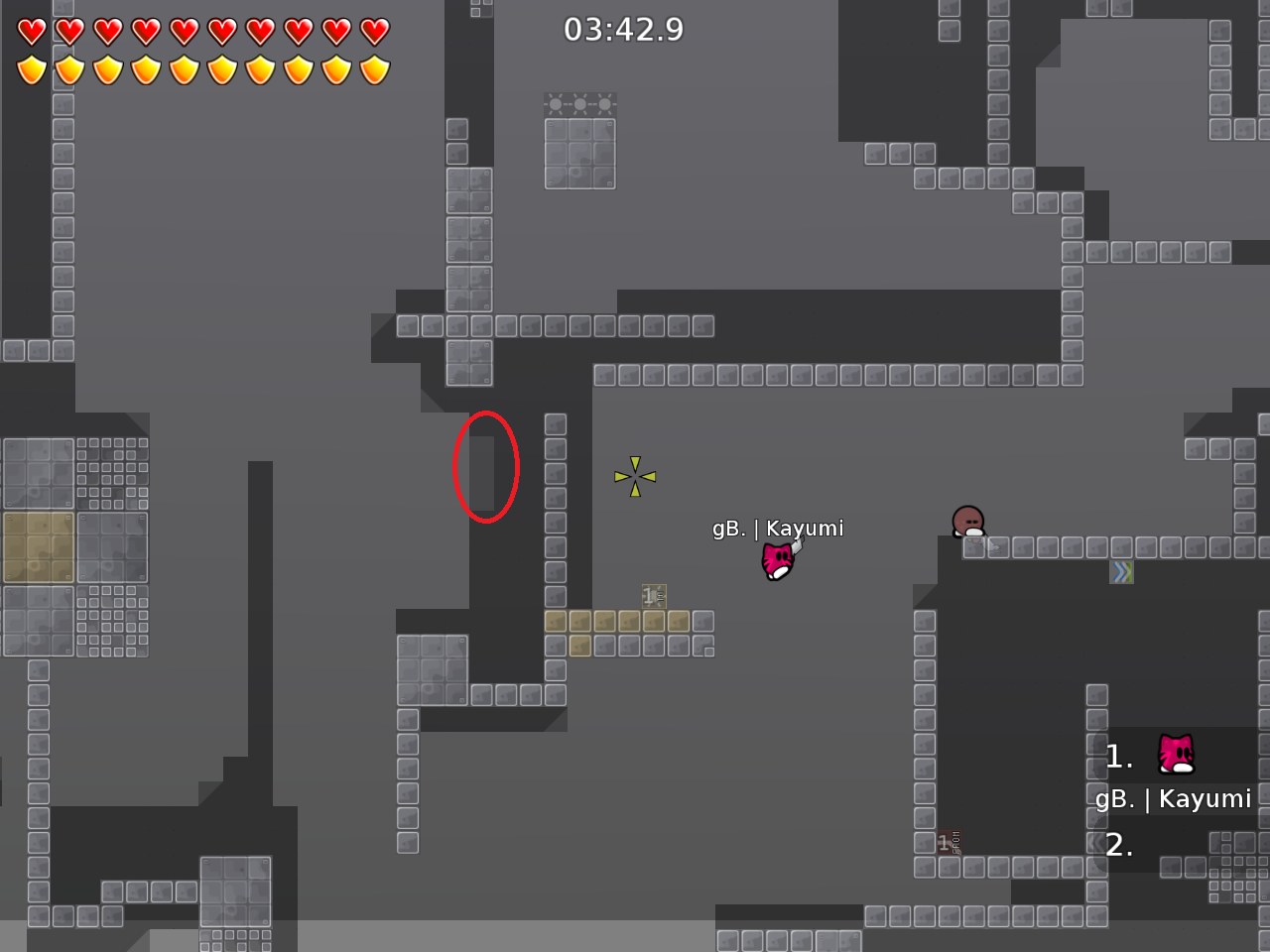Click the fifth heart to toggle it
This screenshot has width=1270, height=952.
(184, 31)
